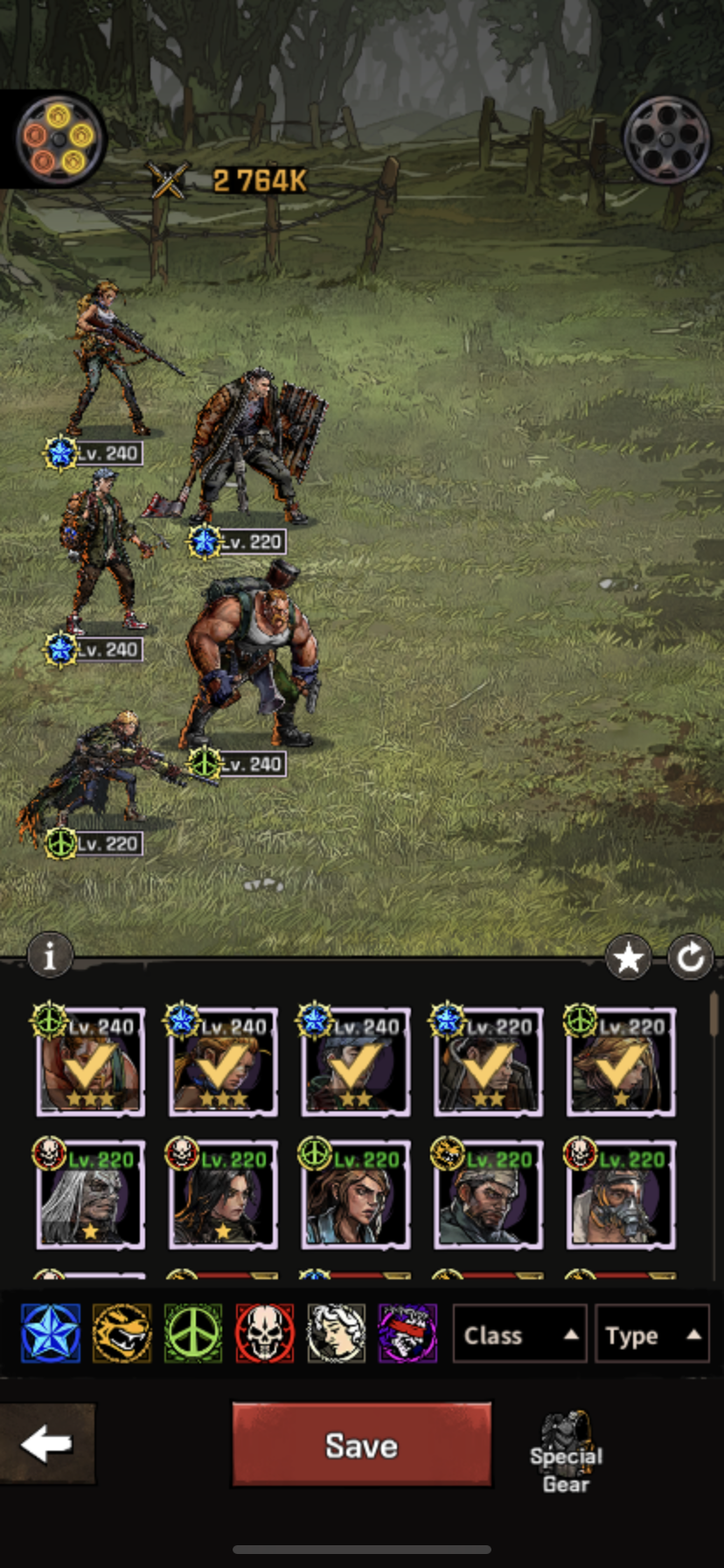Screen dimensions: 724x1568
Task: Open the Special Gear menu
Action: [x=566, y=1451]
